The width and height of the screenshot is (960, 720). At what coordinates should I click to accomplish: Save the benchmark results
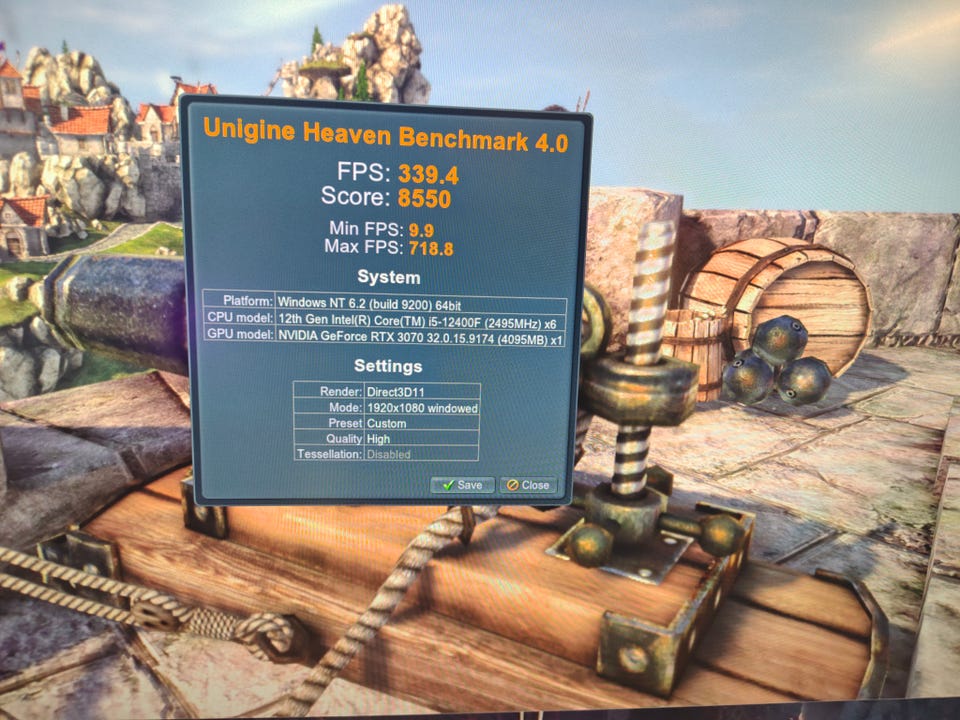[462, 485]
